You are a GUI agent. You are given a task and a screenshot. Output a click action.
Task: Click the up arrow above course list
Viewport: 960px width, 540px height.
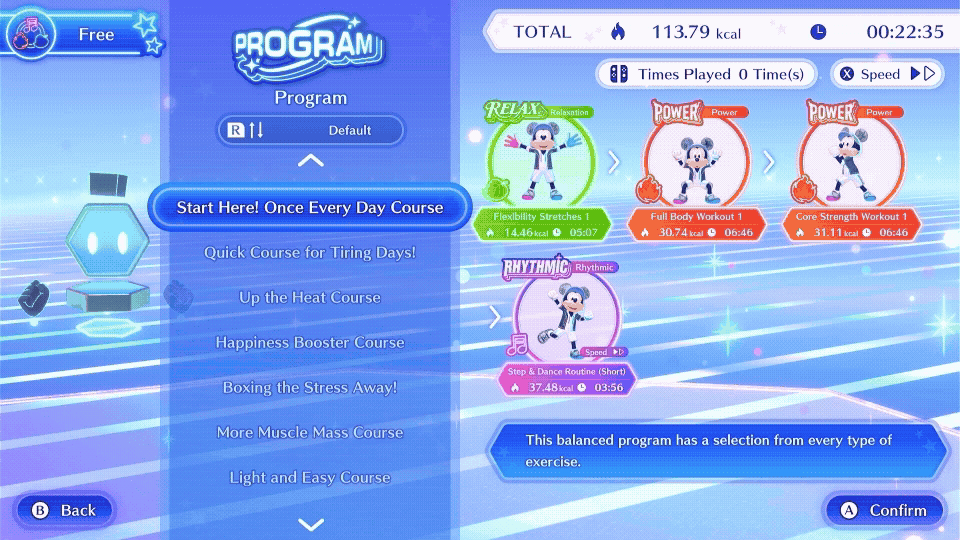(311, 161)
